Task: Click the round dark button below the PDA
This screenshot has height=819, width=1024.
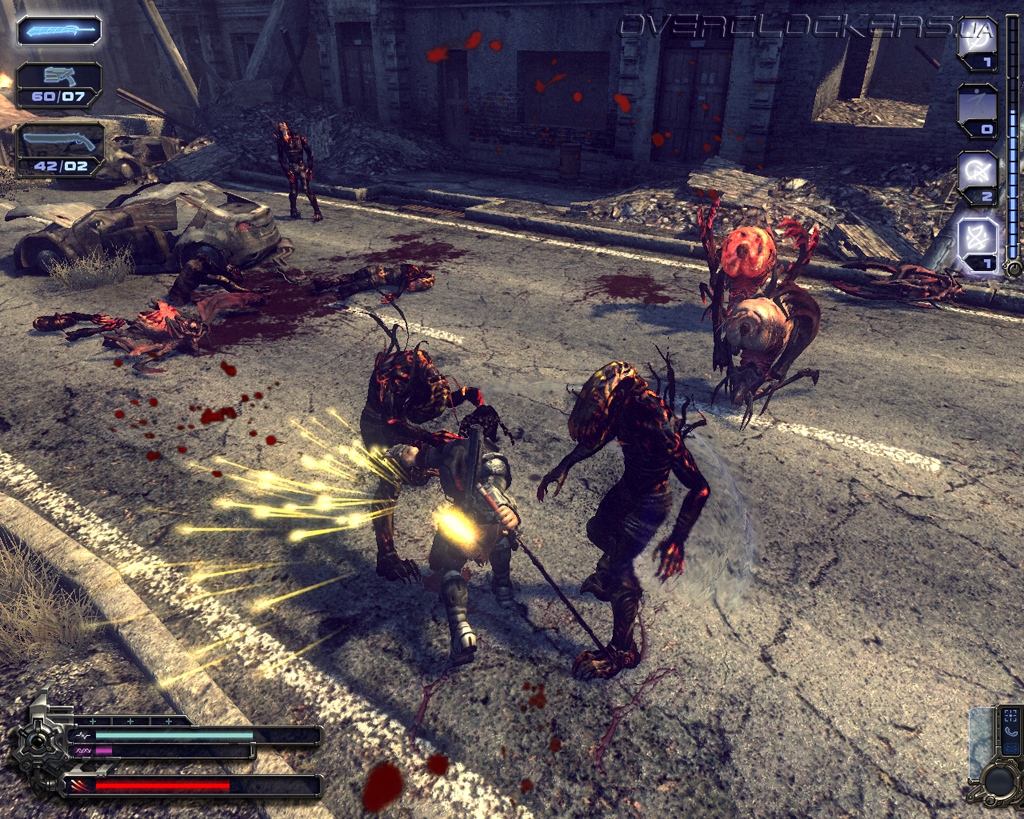Action: 1000,780
